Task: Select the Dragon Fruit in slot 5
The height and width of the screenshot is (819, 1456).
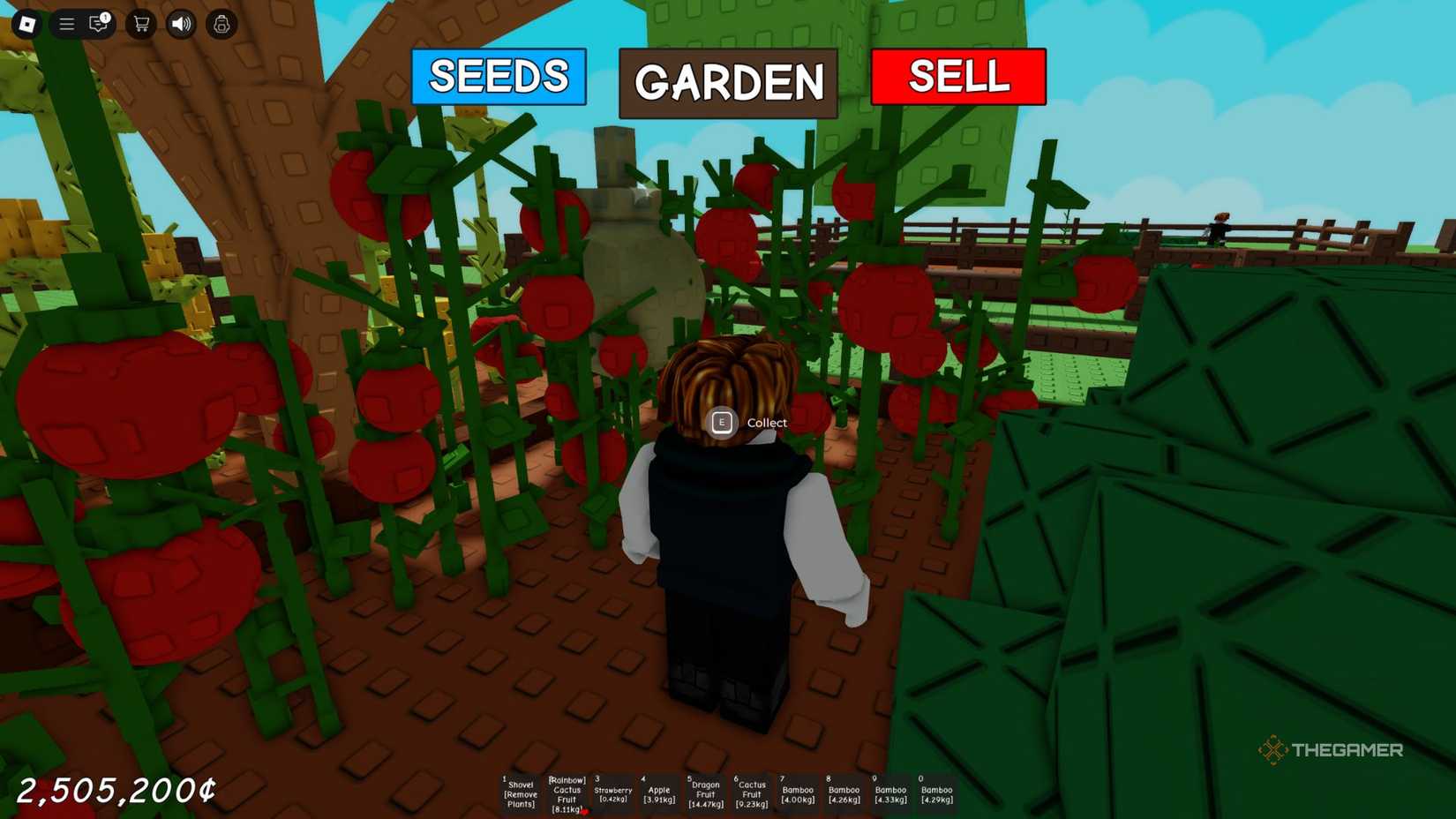Action: (705, 794)
